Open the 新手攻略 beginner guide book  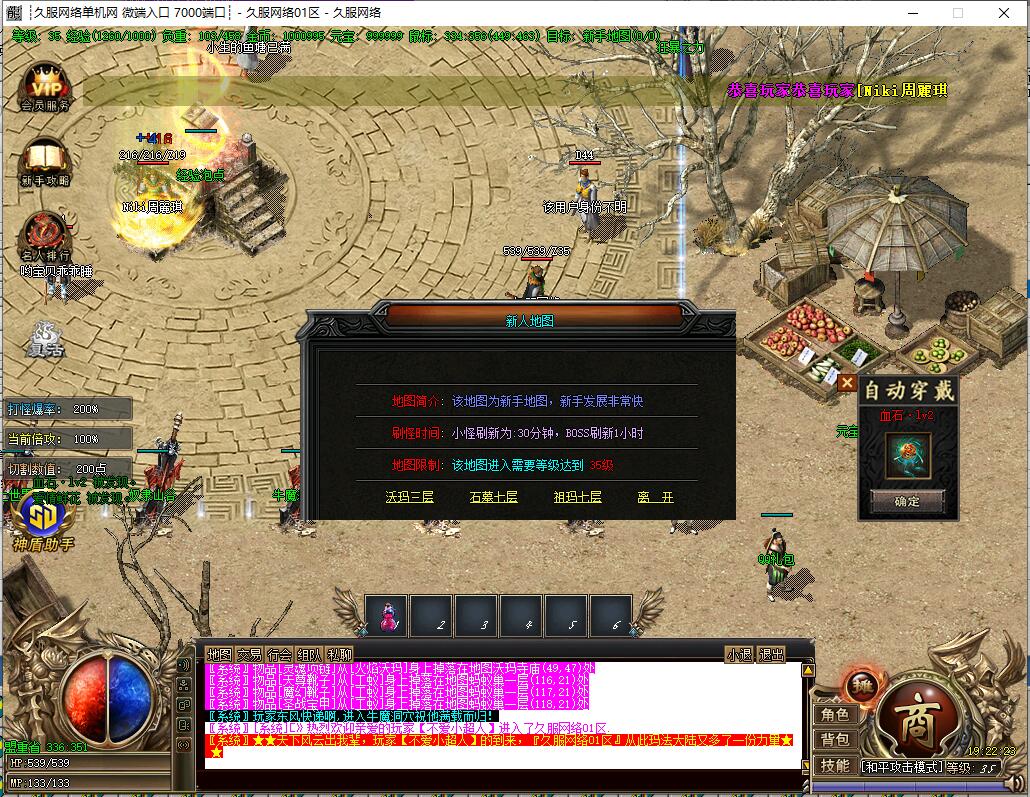[45, 160]
